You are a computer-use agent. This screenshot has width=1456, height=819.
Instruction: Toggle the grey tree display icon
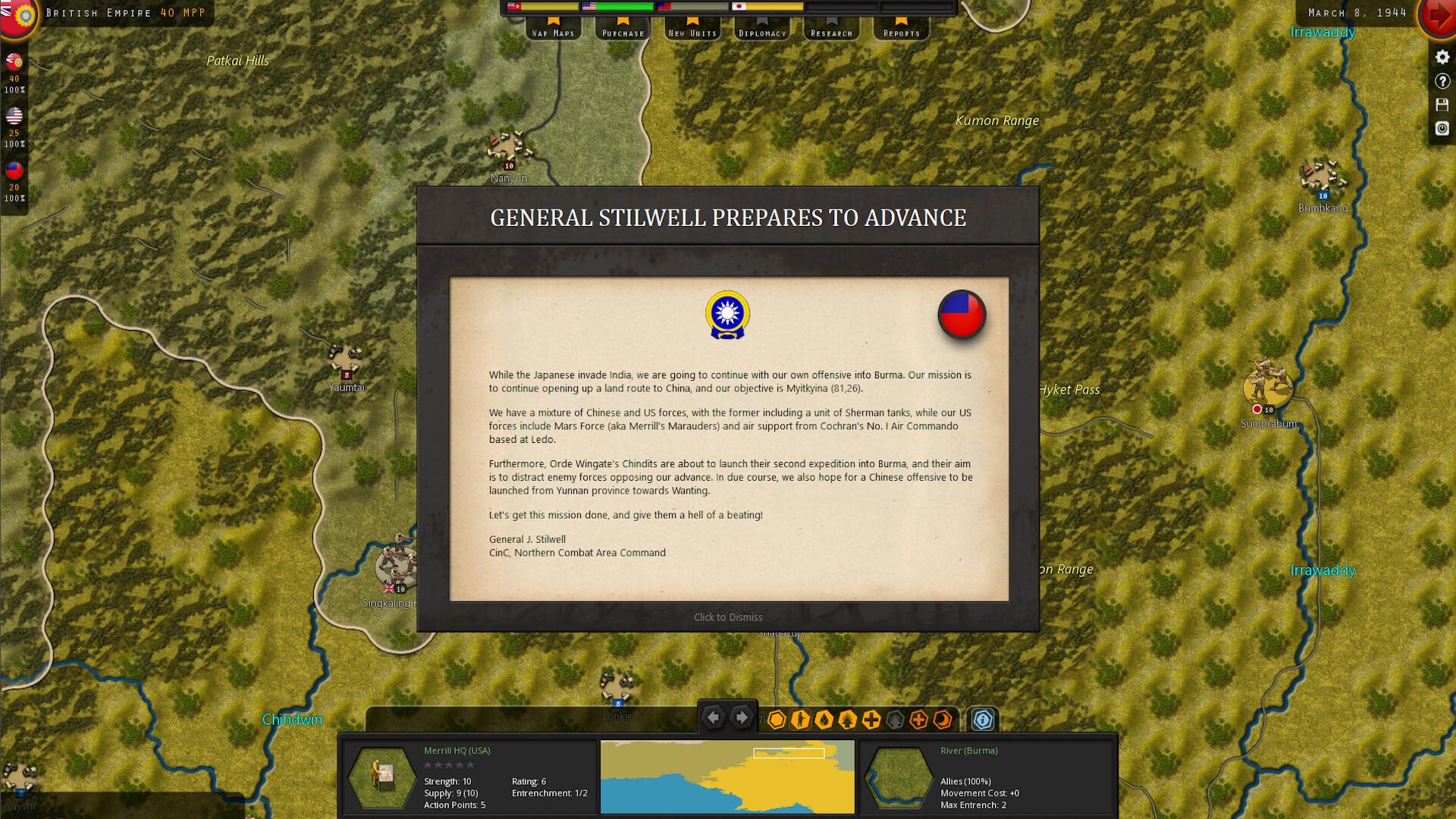[894, 720]
